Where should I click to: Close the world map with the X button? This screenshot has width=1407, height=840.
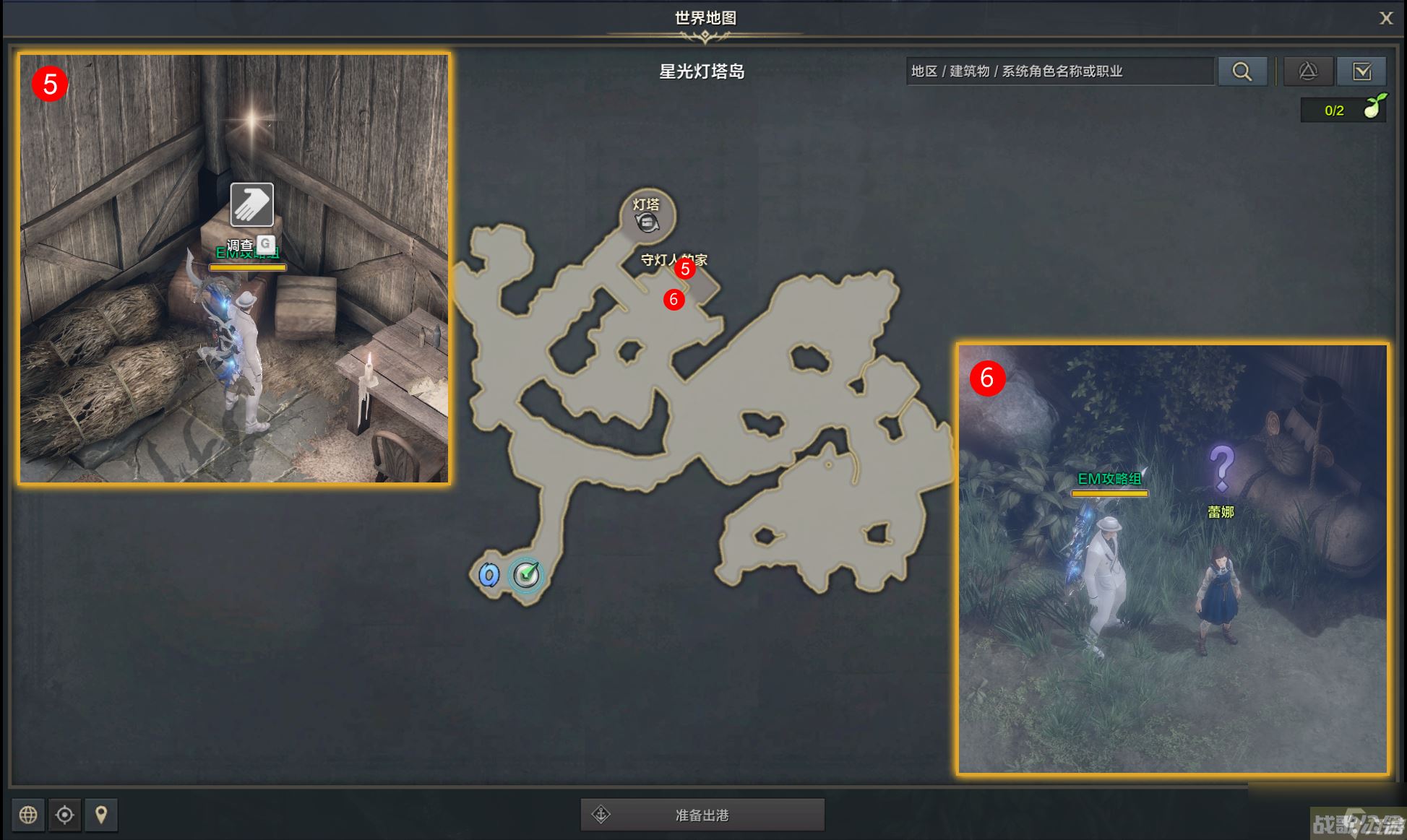click(1386, 18)
